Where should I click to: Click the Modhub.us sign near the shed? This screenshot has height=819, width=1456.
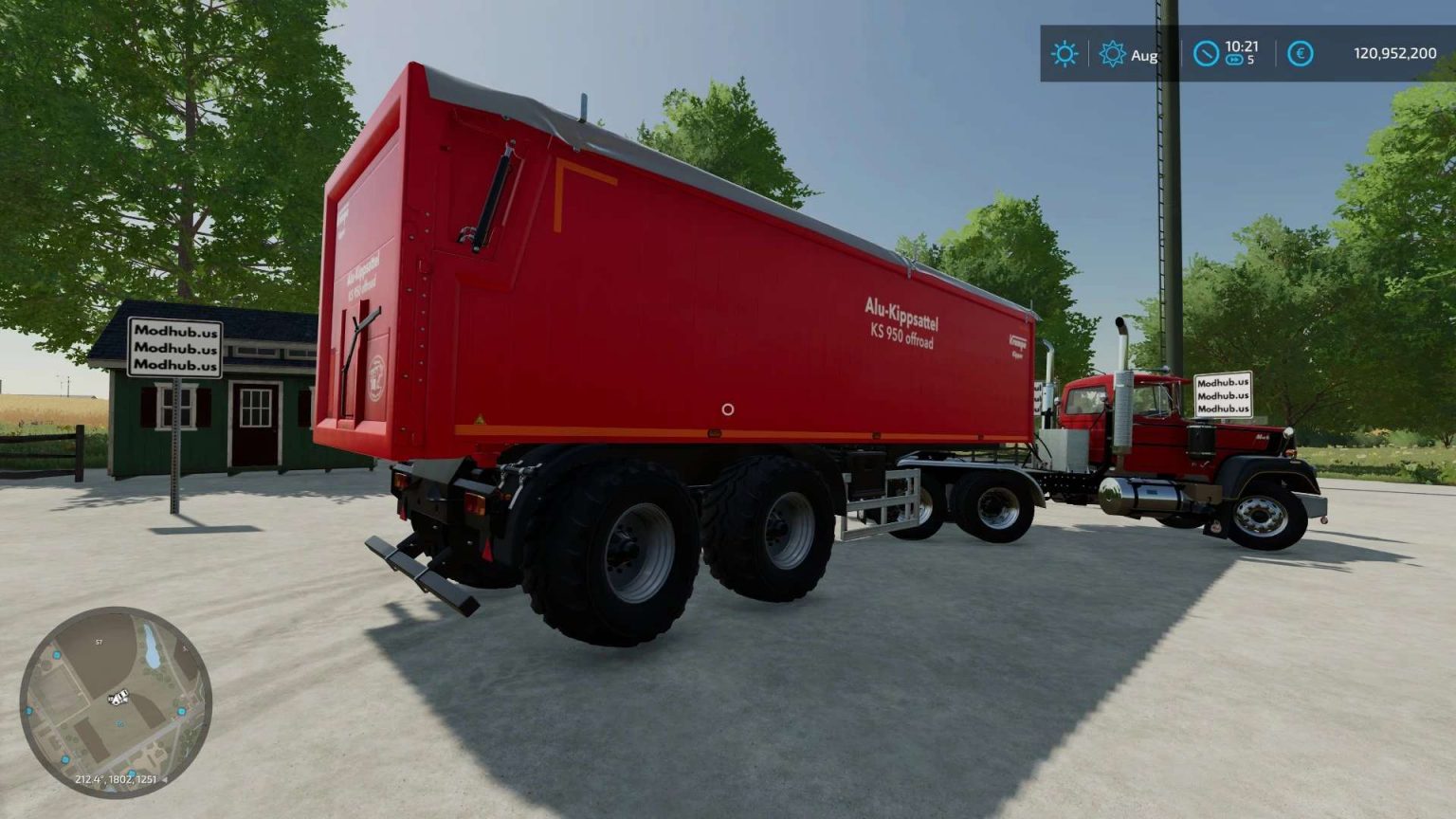175,349
